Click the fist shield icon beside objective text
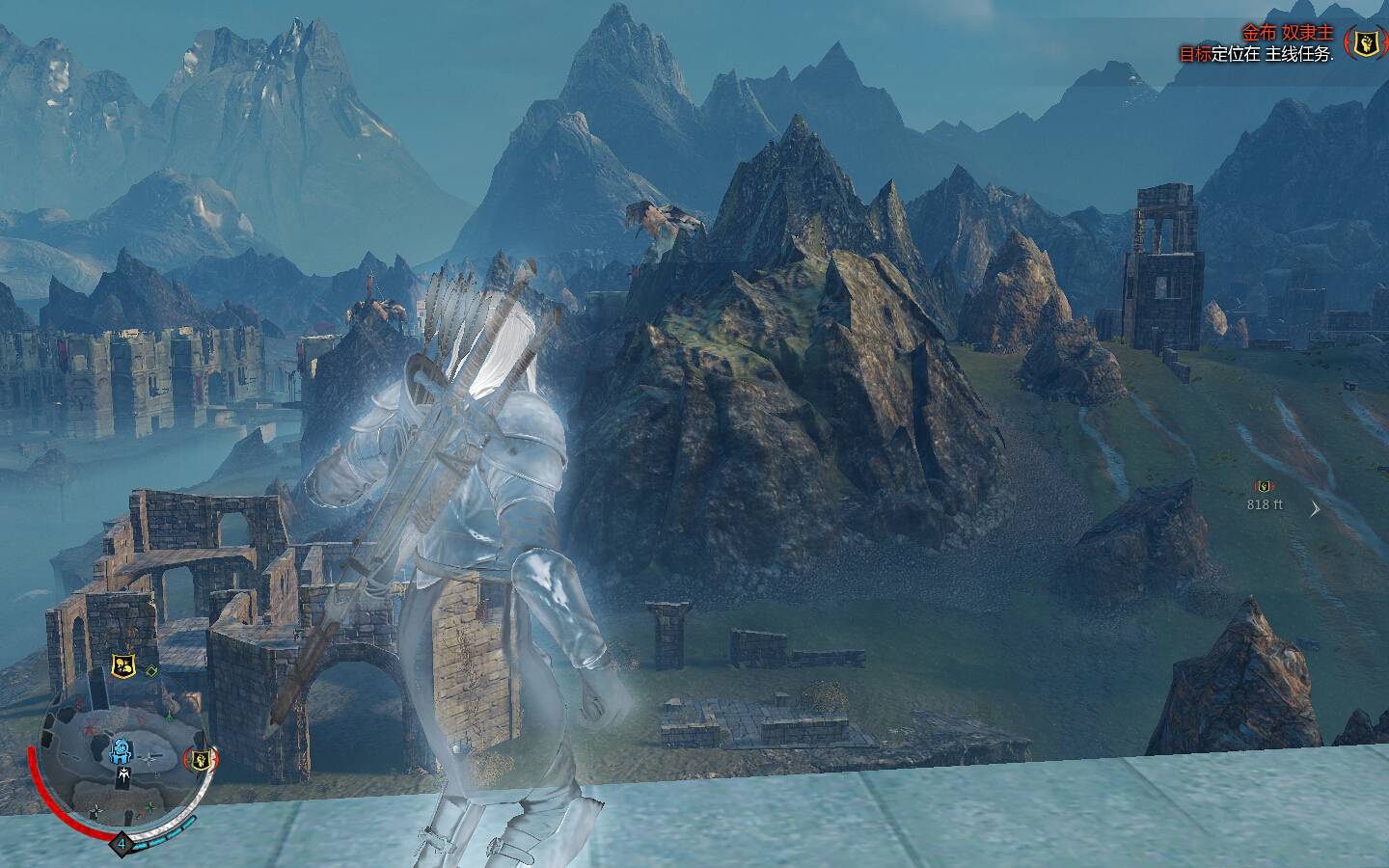This screenshot has height=868, width=1389. tap(1365, 41)
